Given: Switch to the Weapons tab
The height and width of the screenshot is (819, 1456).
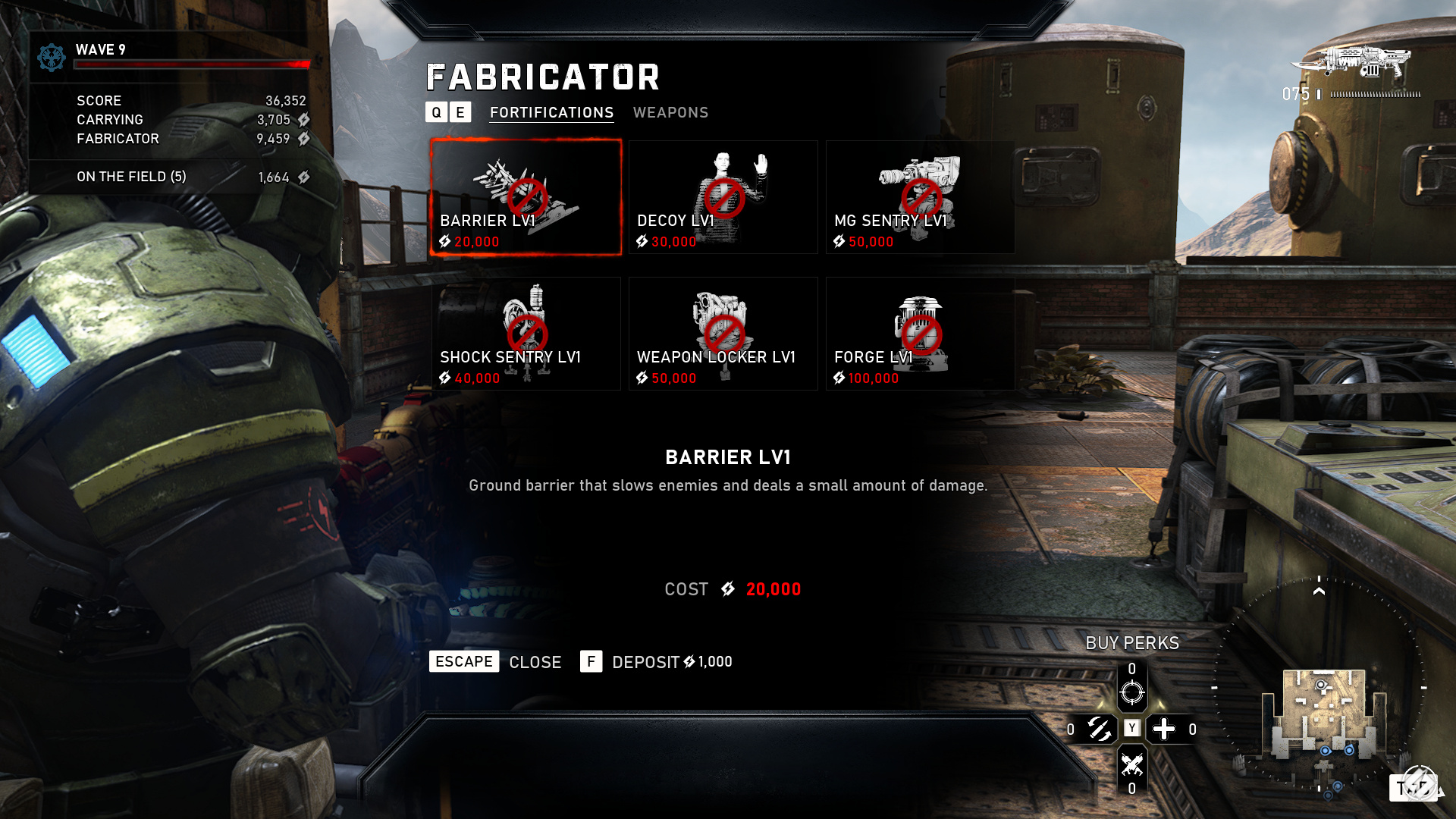Looking at the screenshot, I should 670,112.
